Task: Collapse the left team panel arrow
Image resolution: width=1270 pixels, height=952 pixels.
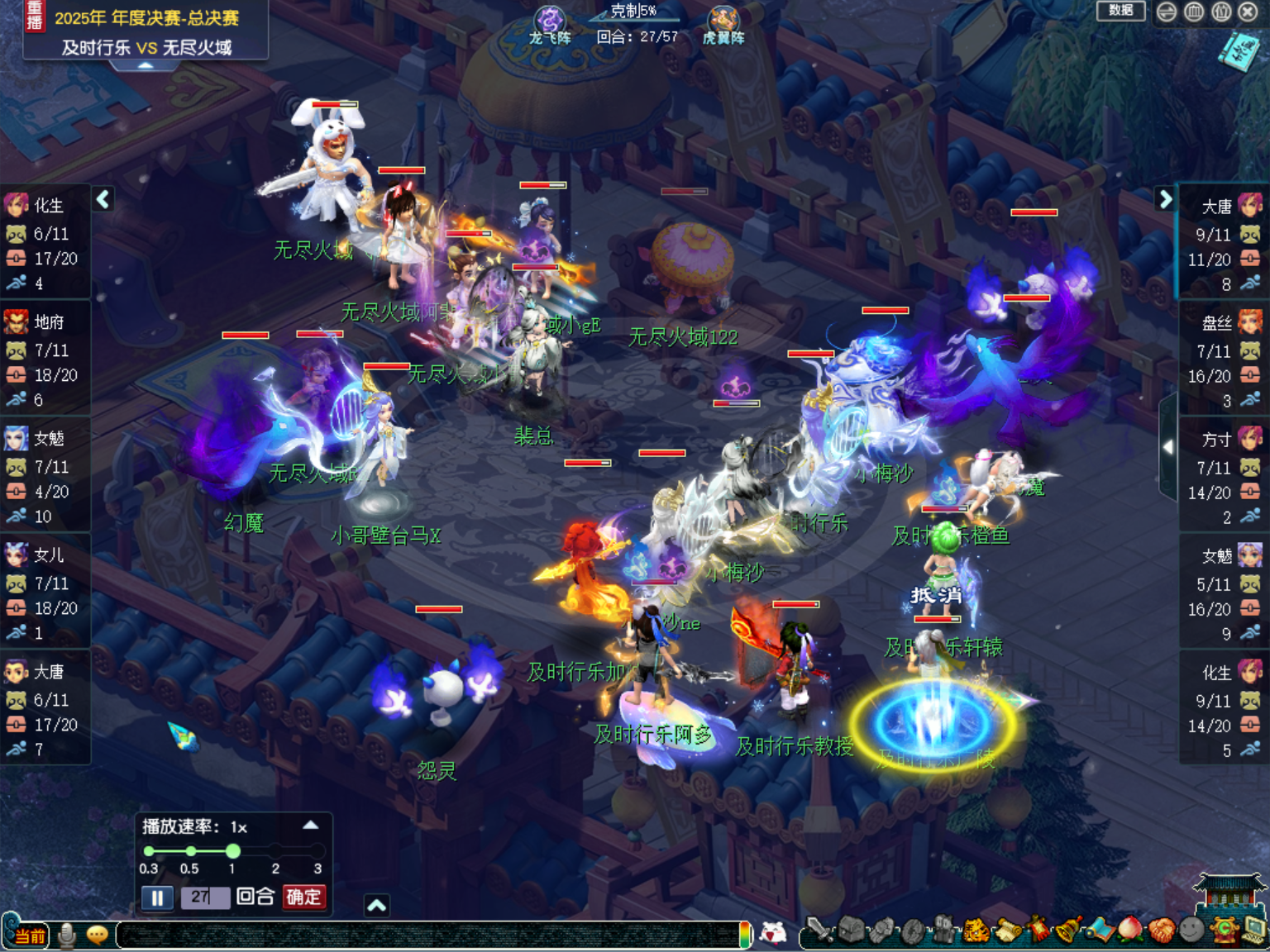Action: coord(103,199)
